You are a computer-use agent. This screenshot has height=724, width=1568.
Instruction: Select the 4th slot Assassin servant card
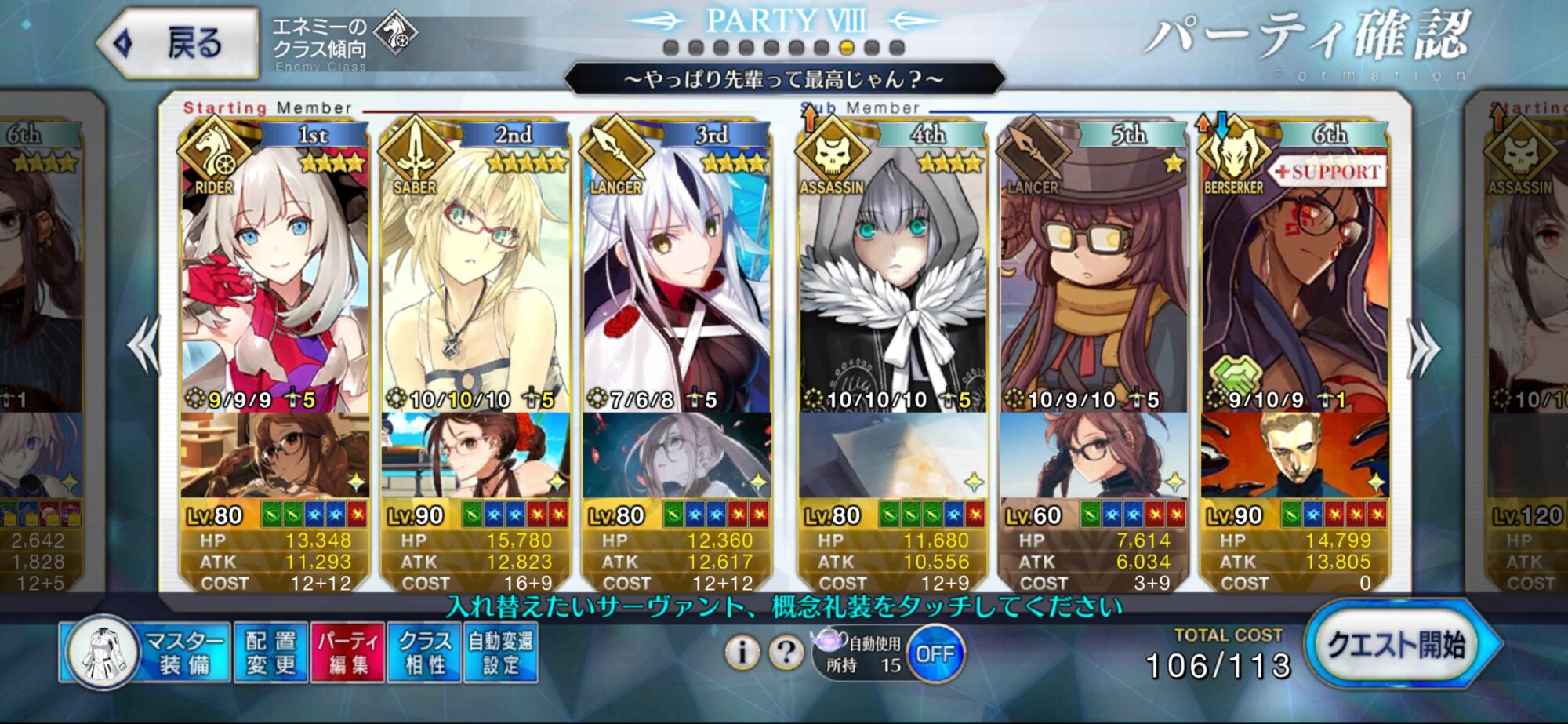pos(892,275)
